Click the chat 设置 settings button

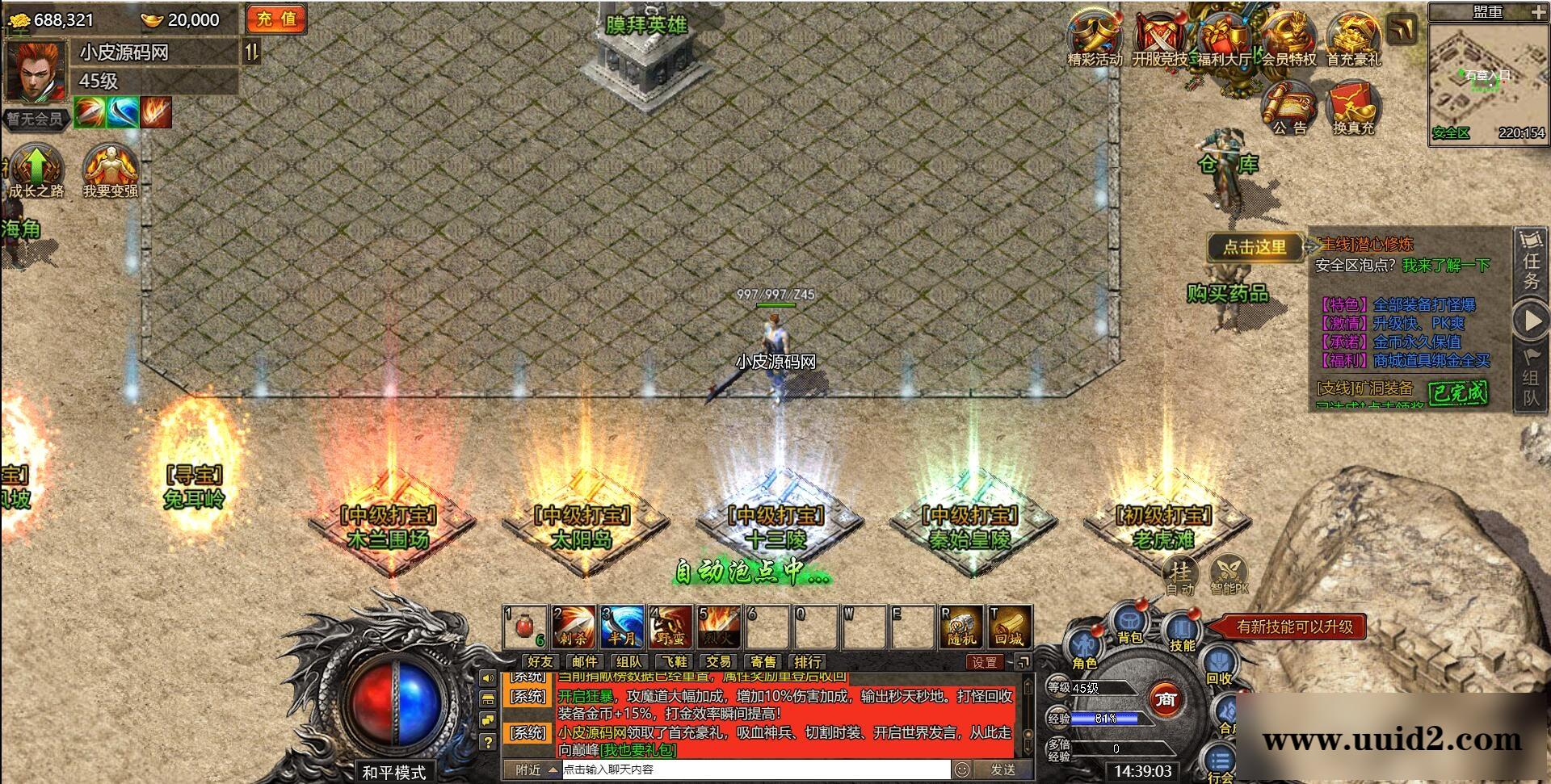pos(985,663)
